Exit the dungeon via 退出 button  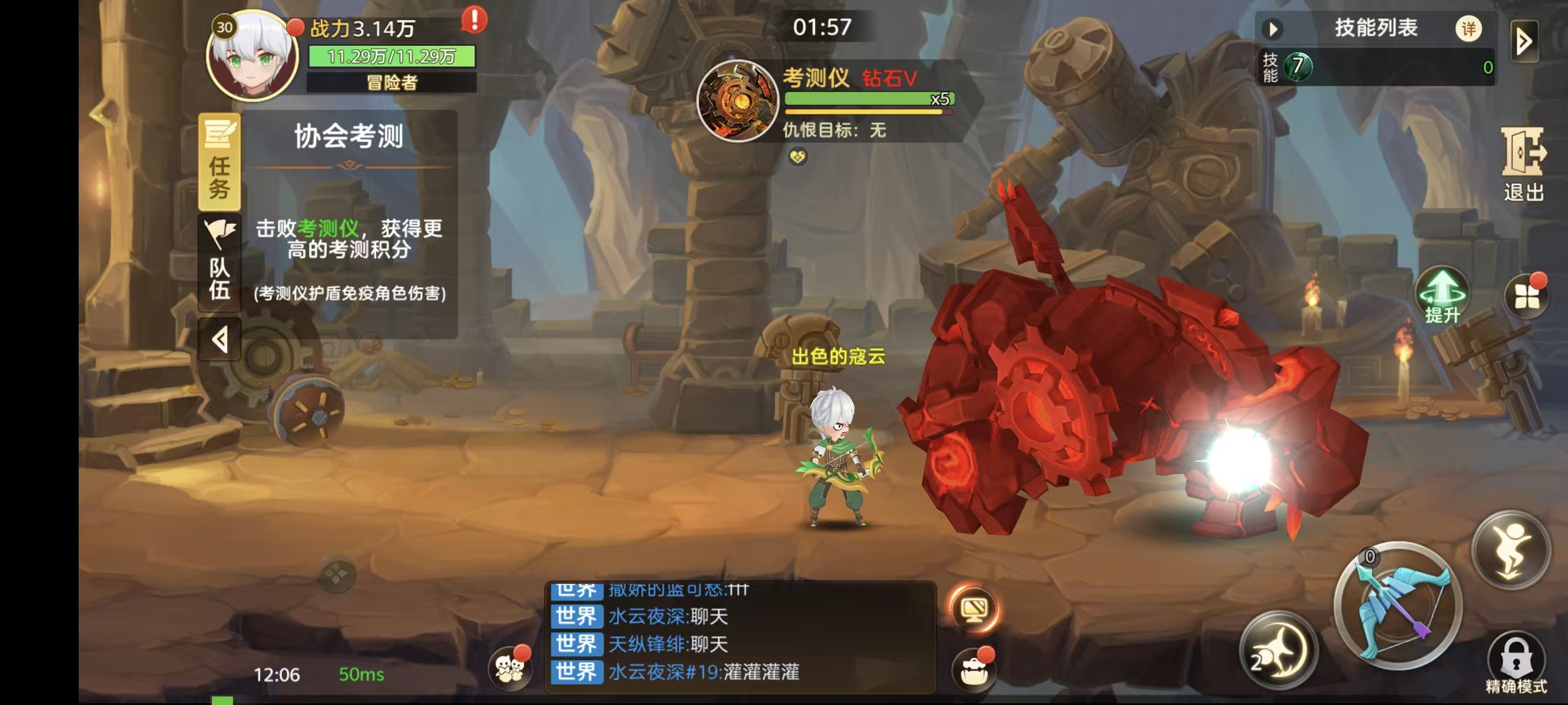point(1523,164)
